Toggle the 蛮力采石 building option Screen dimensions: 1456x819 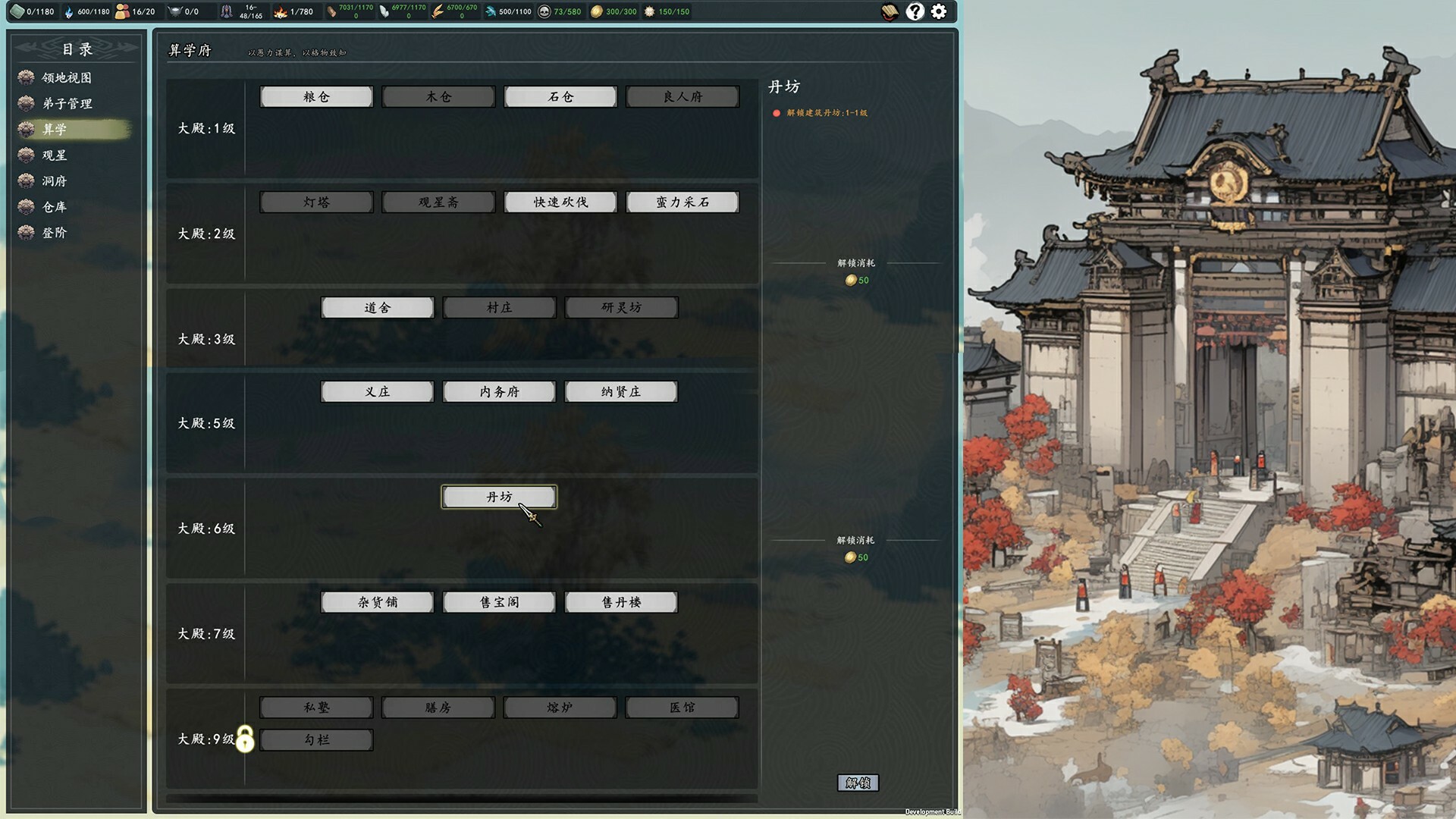coord(682,202)
